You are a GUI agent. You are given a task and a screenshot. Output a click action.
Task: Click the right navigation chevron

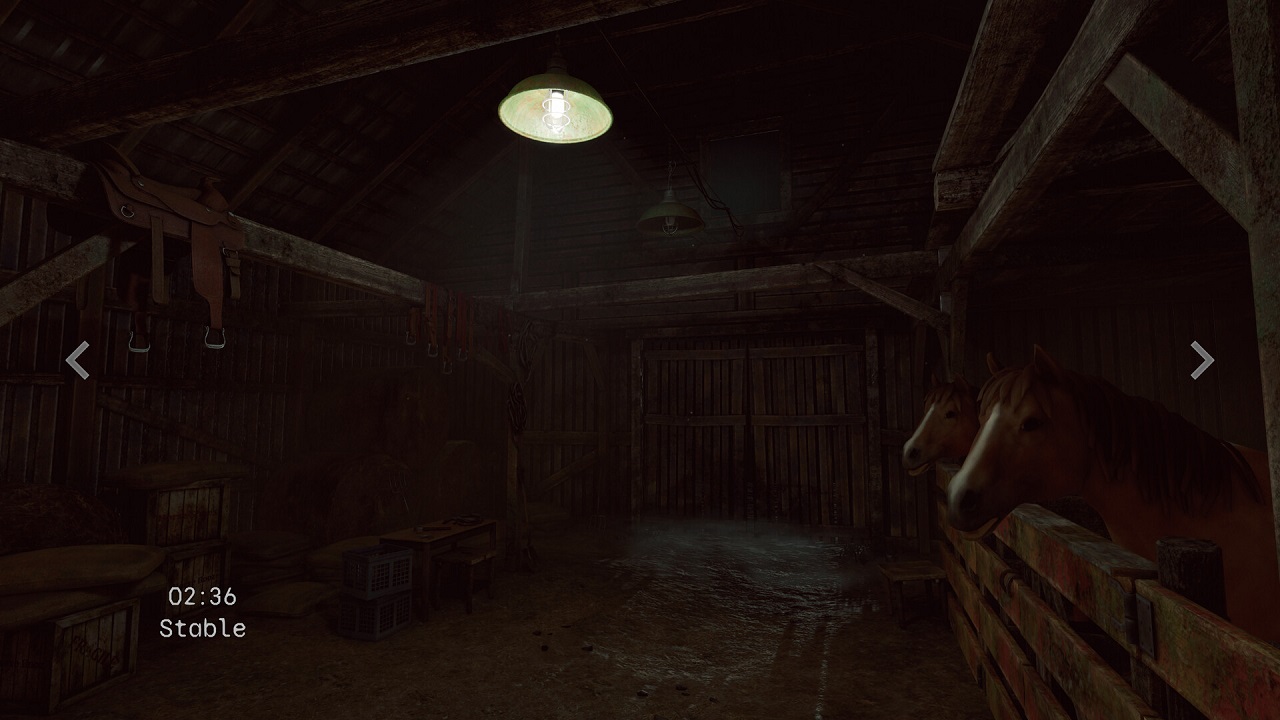(x=1200, y=360)
